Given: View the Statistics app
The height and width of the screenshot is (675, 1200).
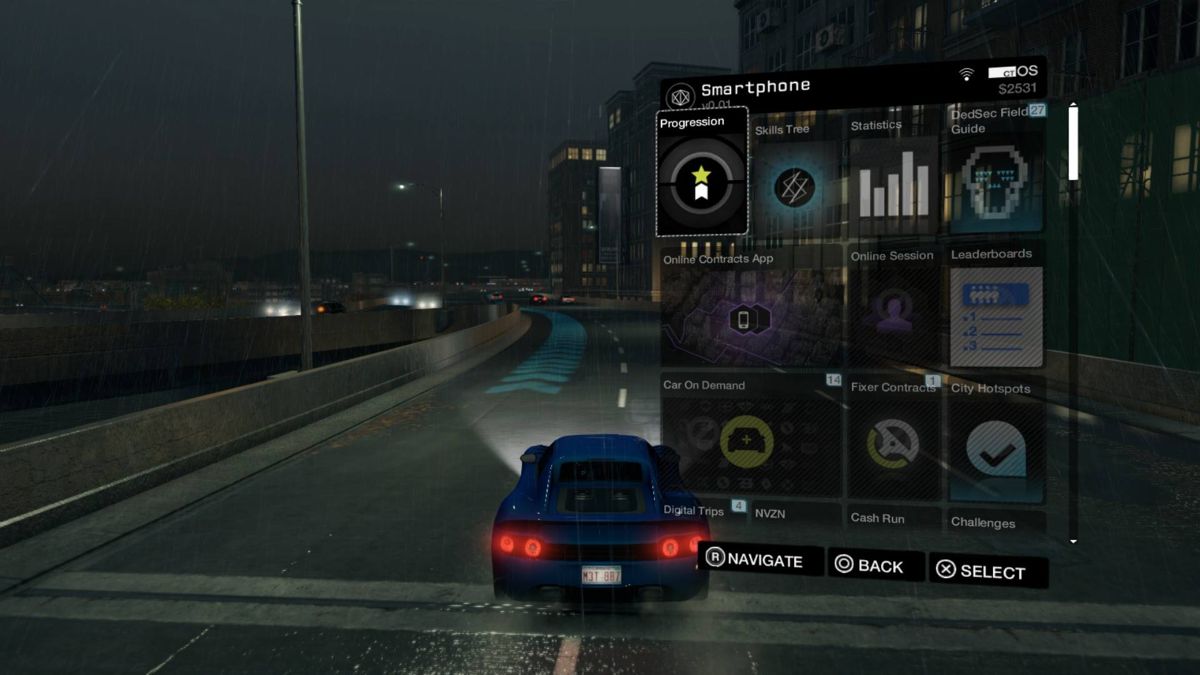Looking at the screenshot, I should click(x=893, y=182).
